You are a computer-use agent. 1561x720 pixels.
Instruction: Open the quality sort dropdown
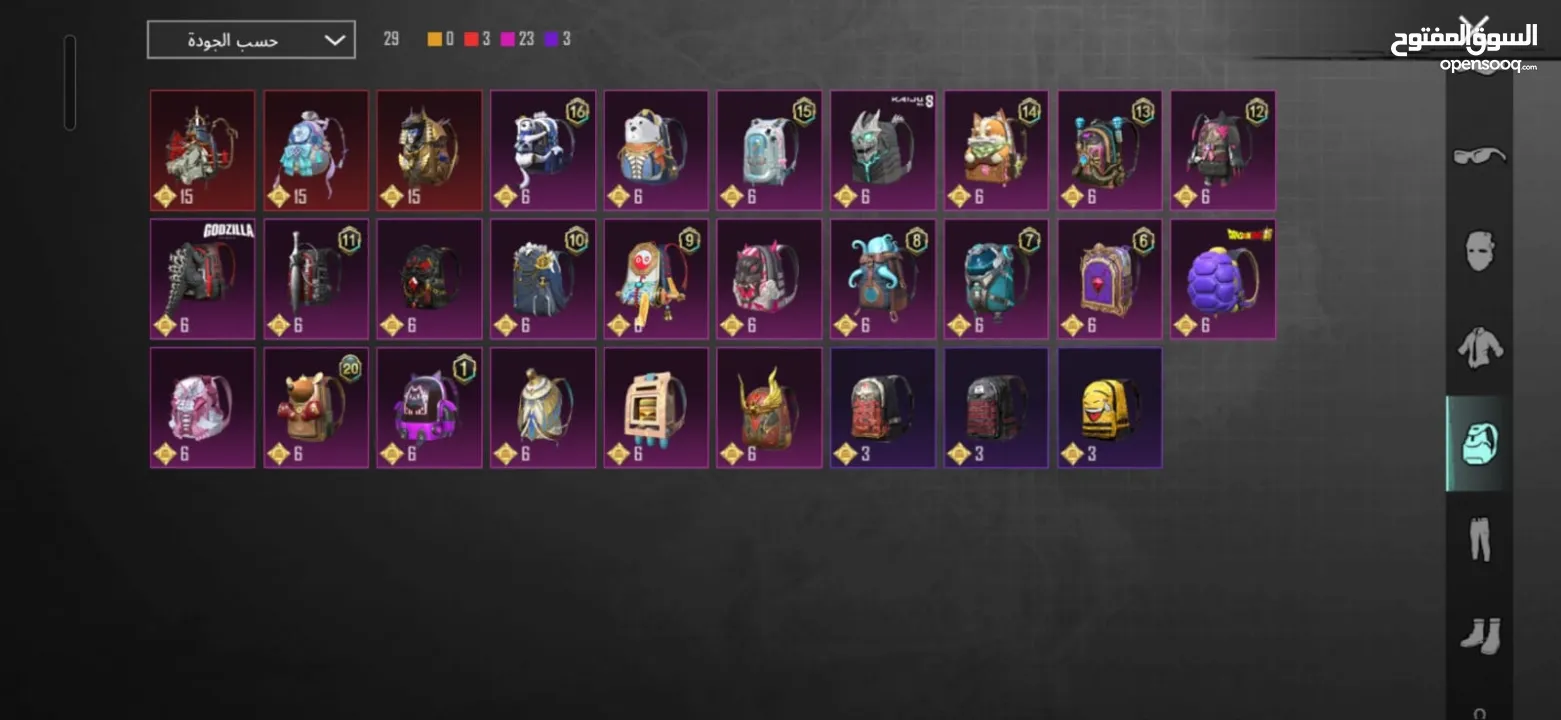[x=251, y=40]
